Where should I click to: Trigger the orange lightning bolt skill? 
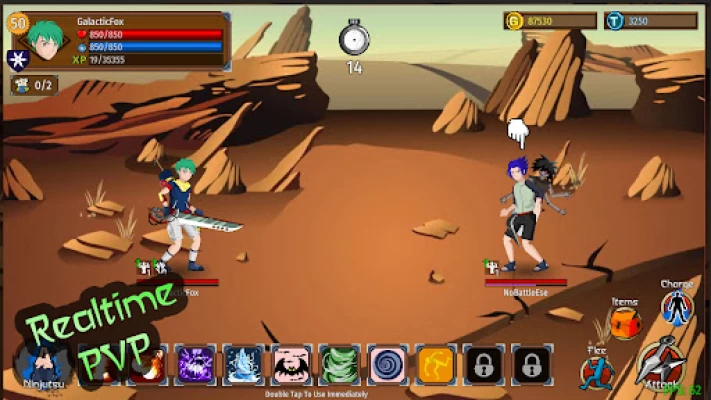(x=435, y=365)
